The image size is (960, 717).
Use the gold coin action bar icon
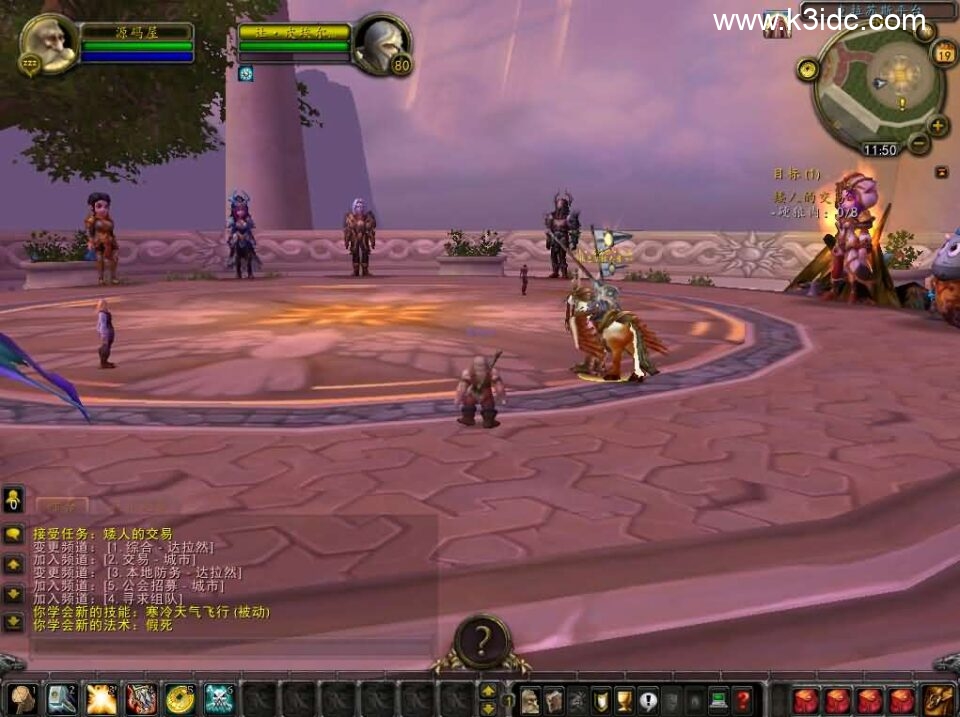point(180,698)
